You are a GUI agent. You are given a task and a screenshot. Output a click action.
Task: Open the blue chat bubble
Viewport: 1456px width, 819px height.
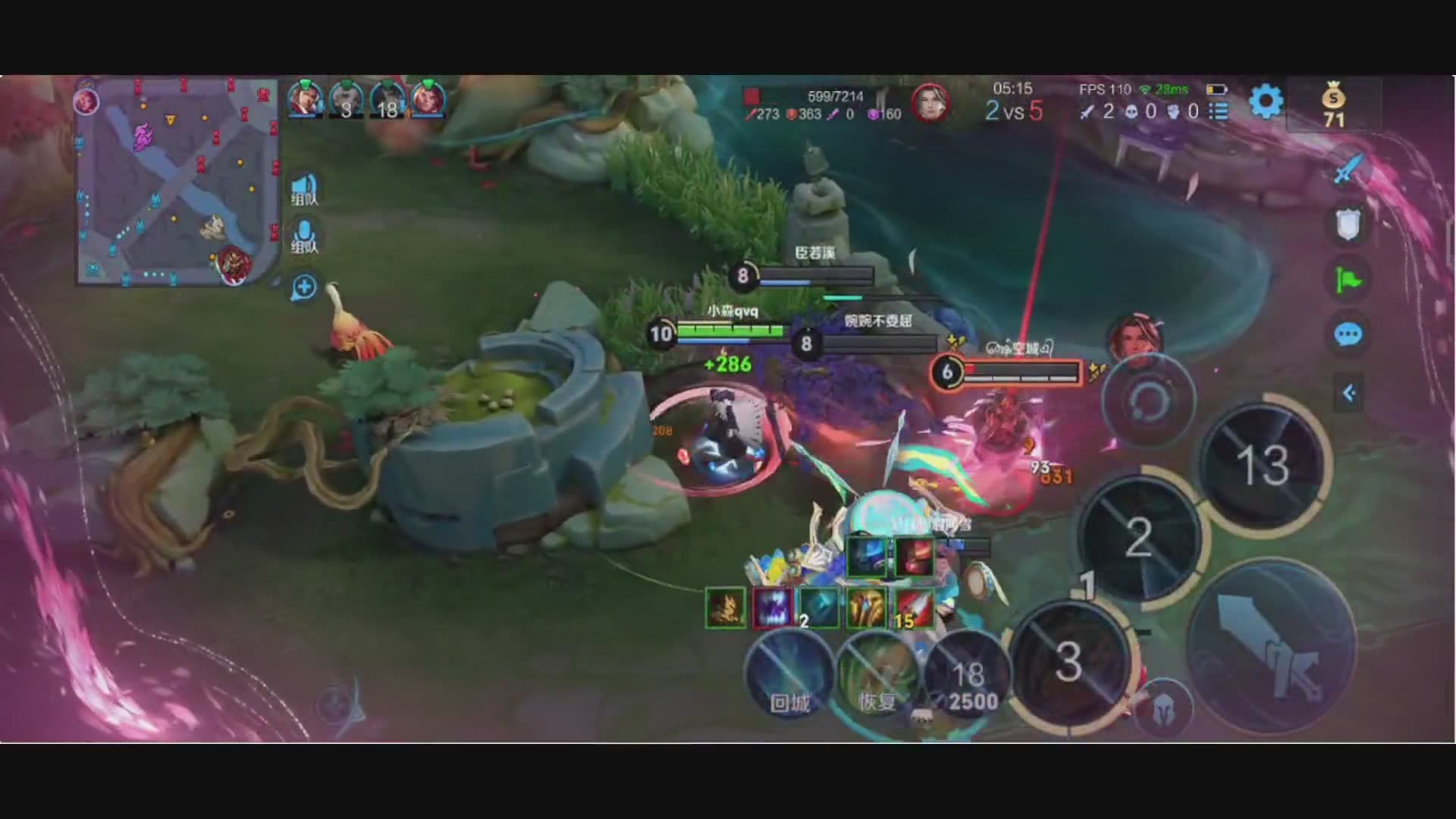1348,334
